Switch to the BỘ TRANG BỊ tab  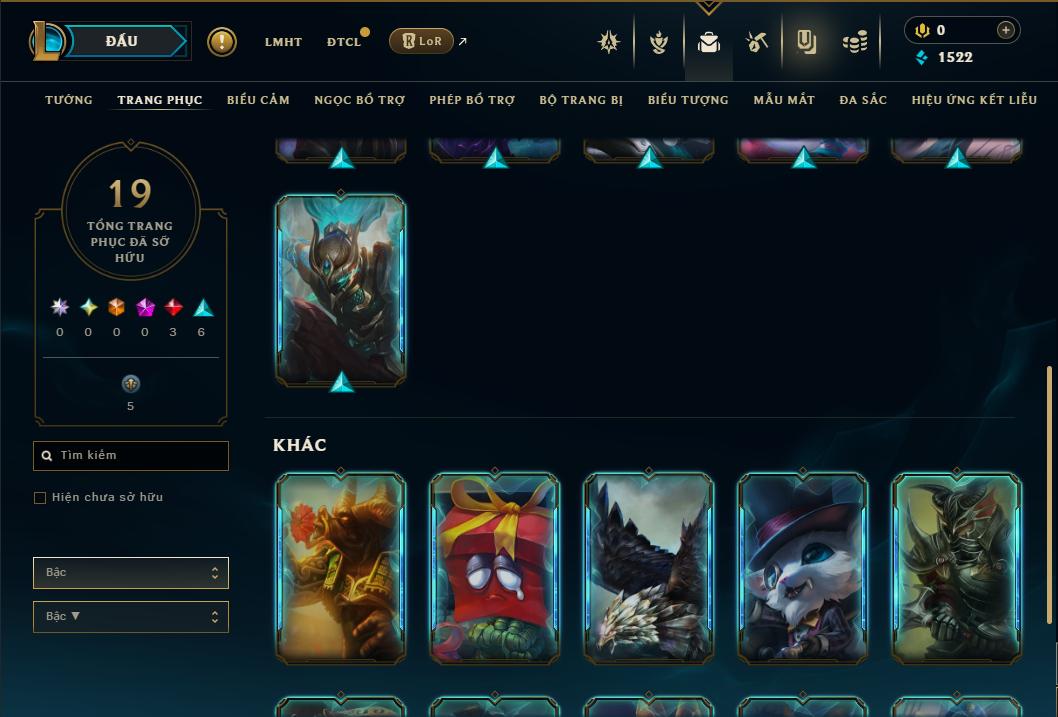click(581, 100)
